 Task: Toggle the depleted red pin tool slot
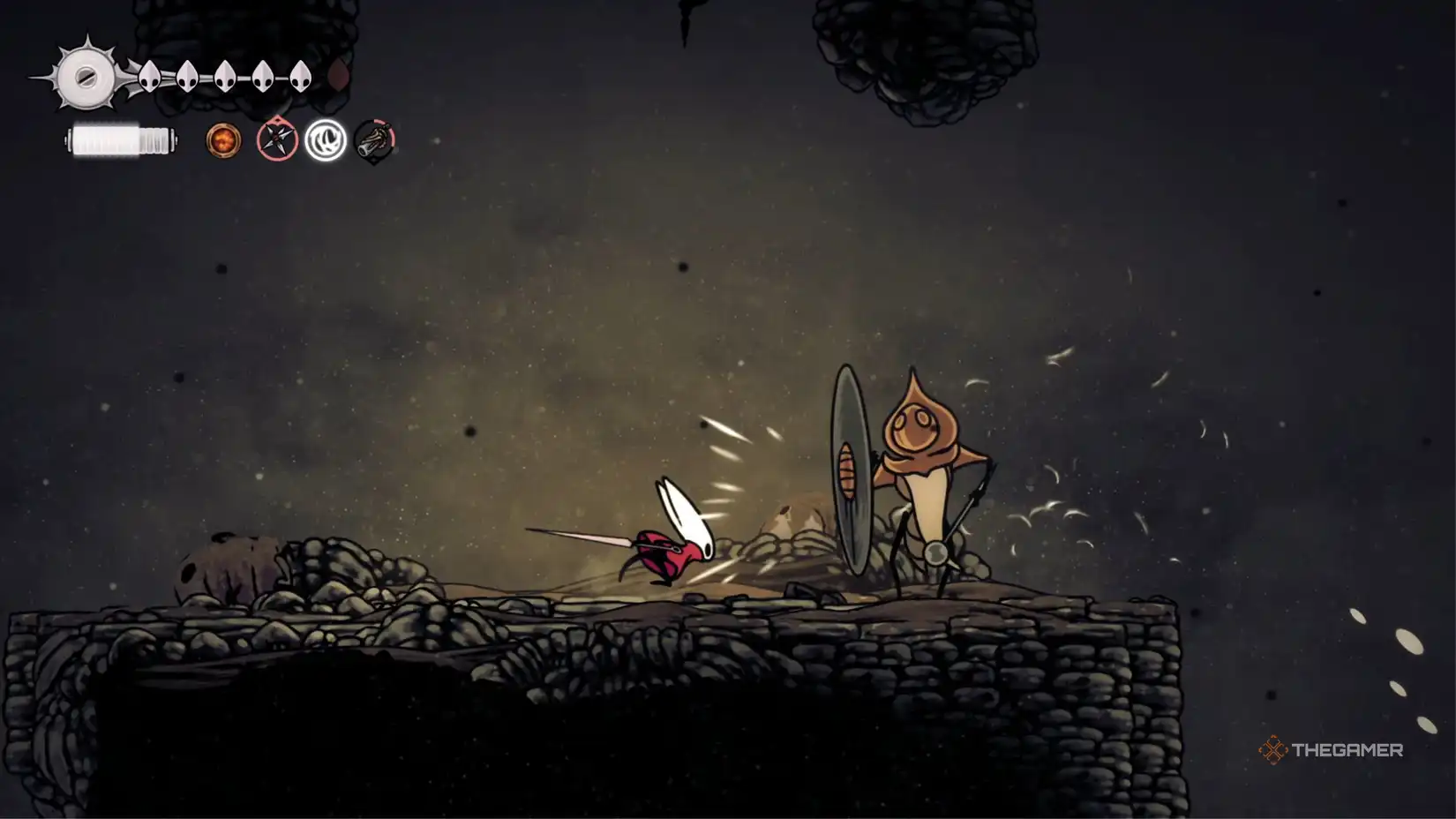click(275, 138)
